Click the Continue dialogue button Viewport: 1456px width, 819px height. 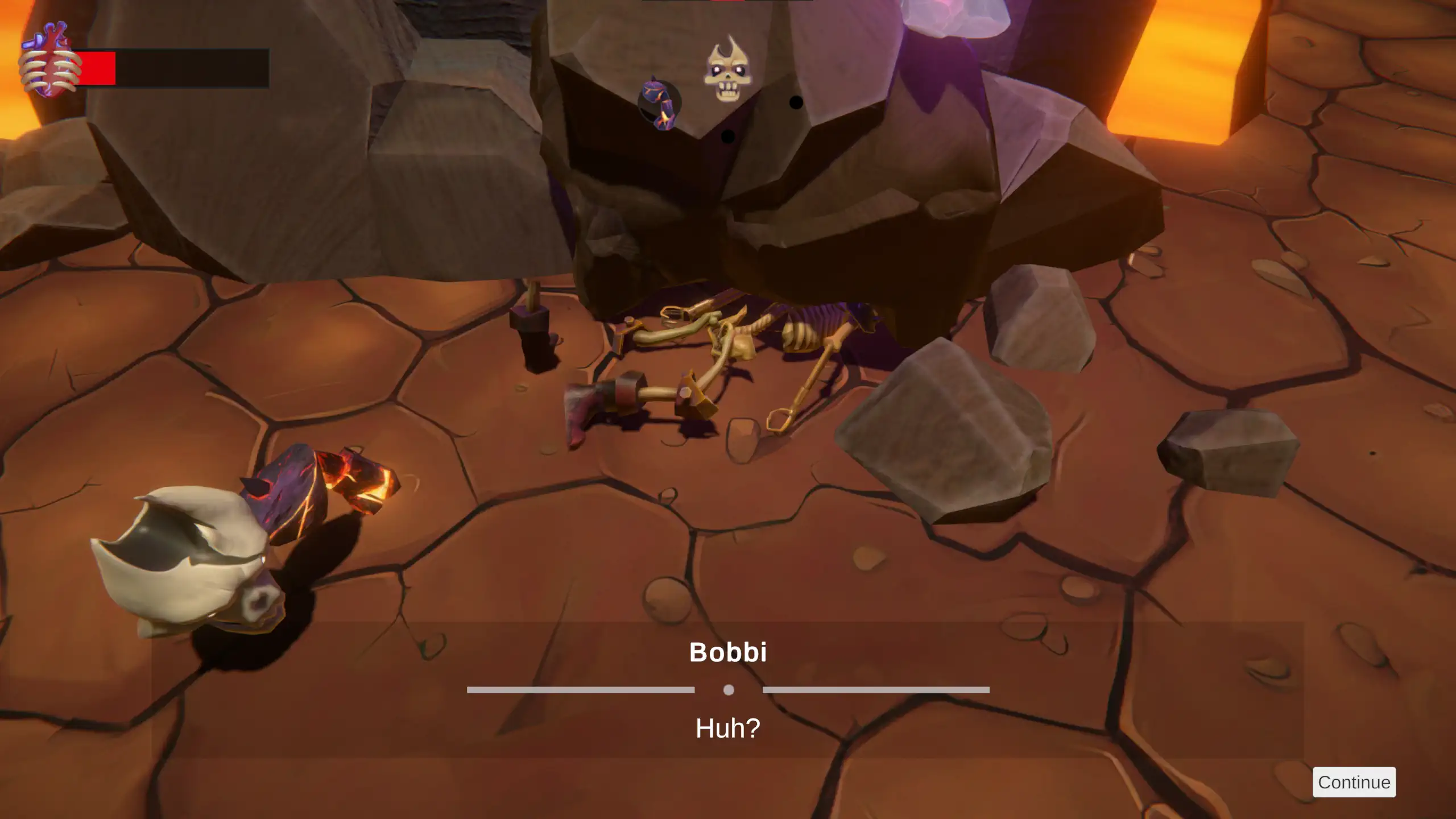pyautogui.click(x=1354, y=782)
